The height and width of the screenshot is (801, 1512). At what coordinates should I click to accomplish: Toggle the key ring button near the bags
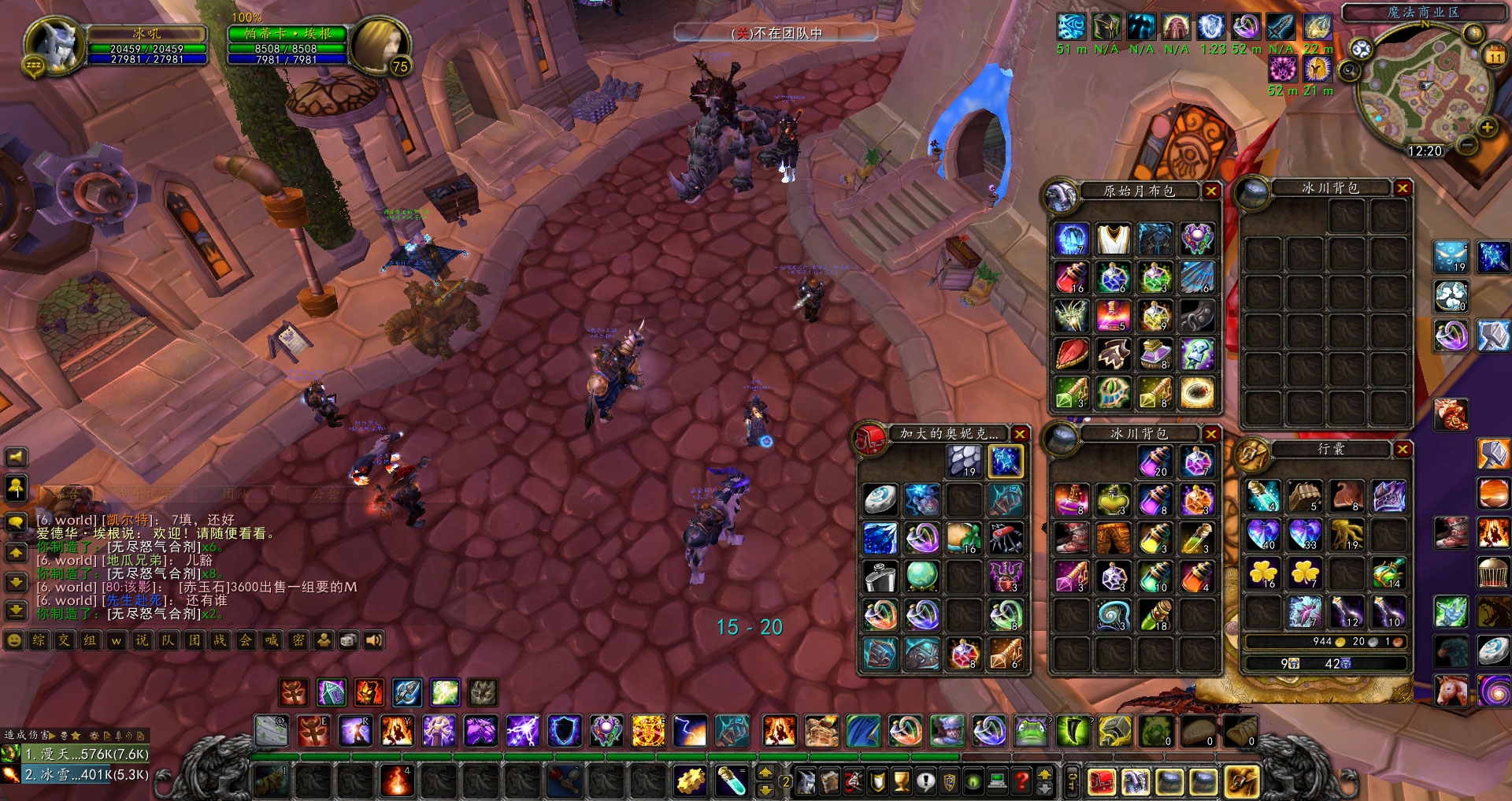click(1072, 780)
